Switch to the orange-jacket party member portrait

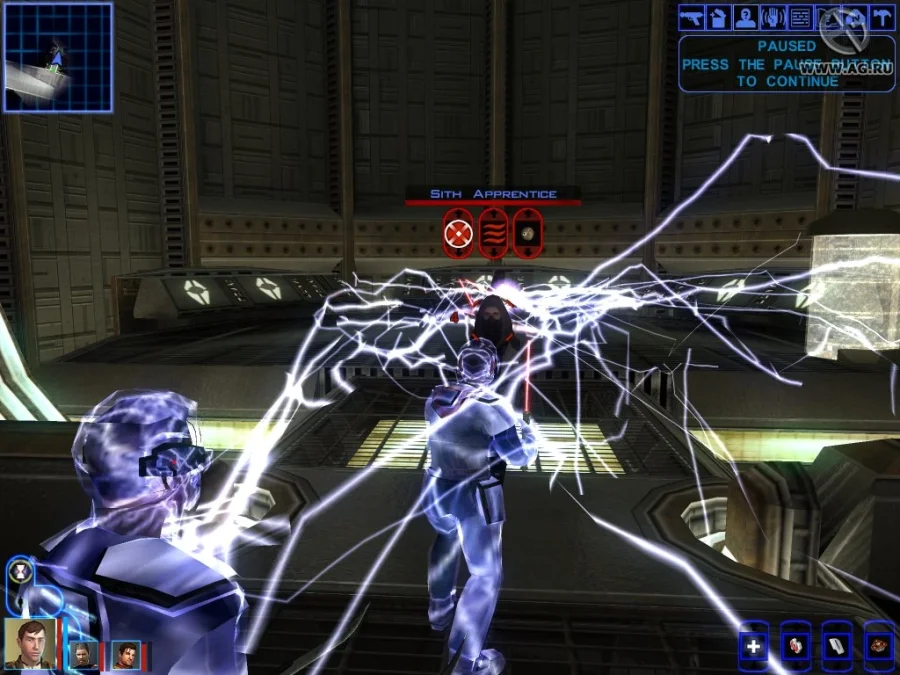pos(125,655)
